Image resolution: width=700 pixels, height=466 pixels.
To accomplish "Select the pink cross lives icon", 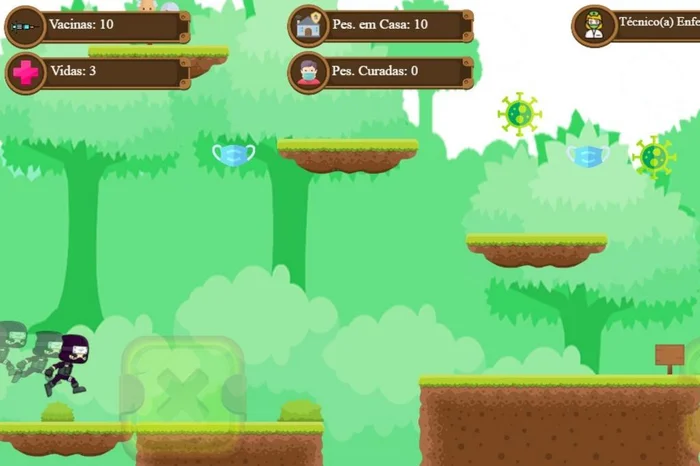I will 25,73.
